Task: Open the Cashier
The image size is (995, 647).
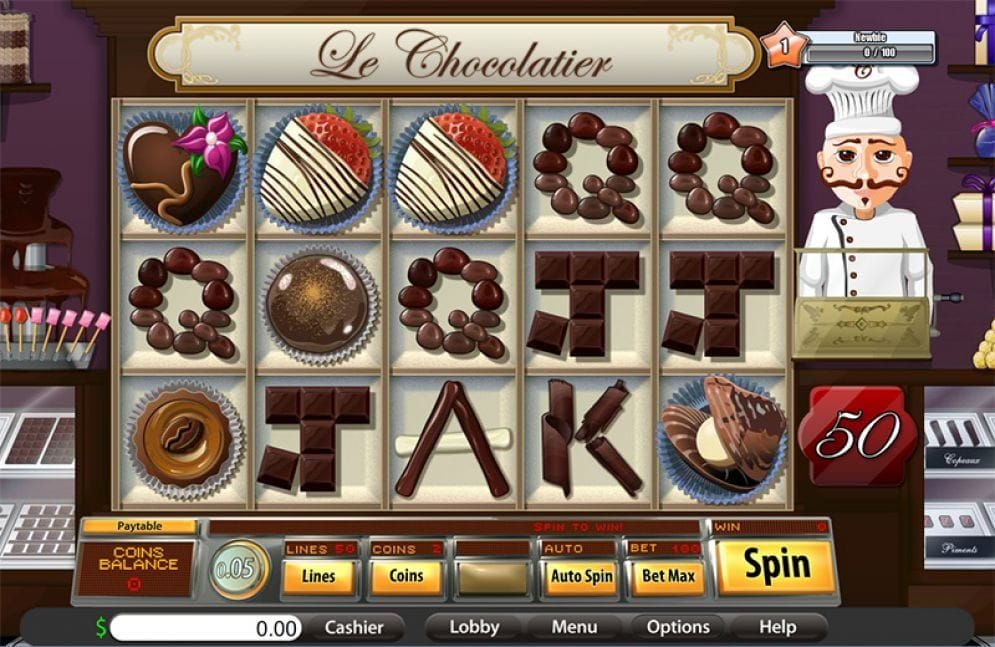Action: pos(354,627)
